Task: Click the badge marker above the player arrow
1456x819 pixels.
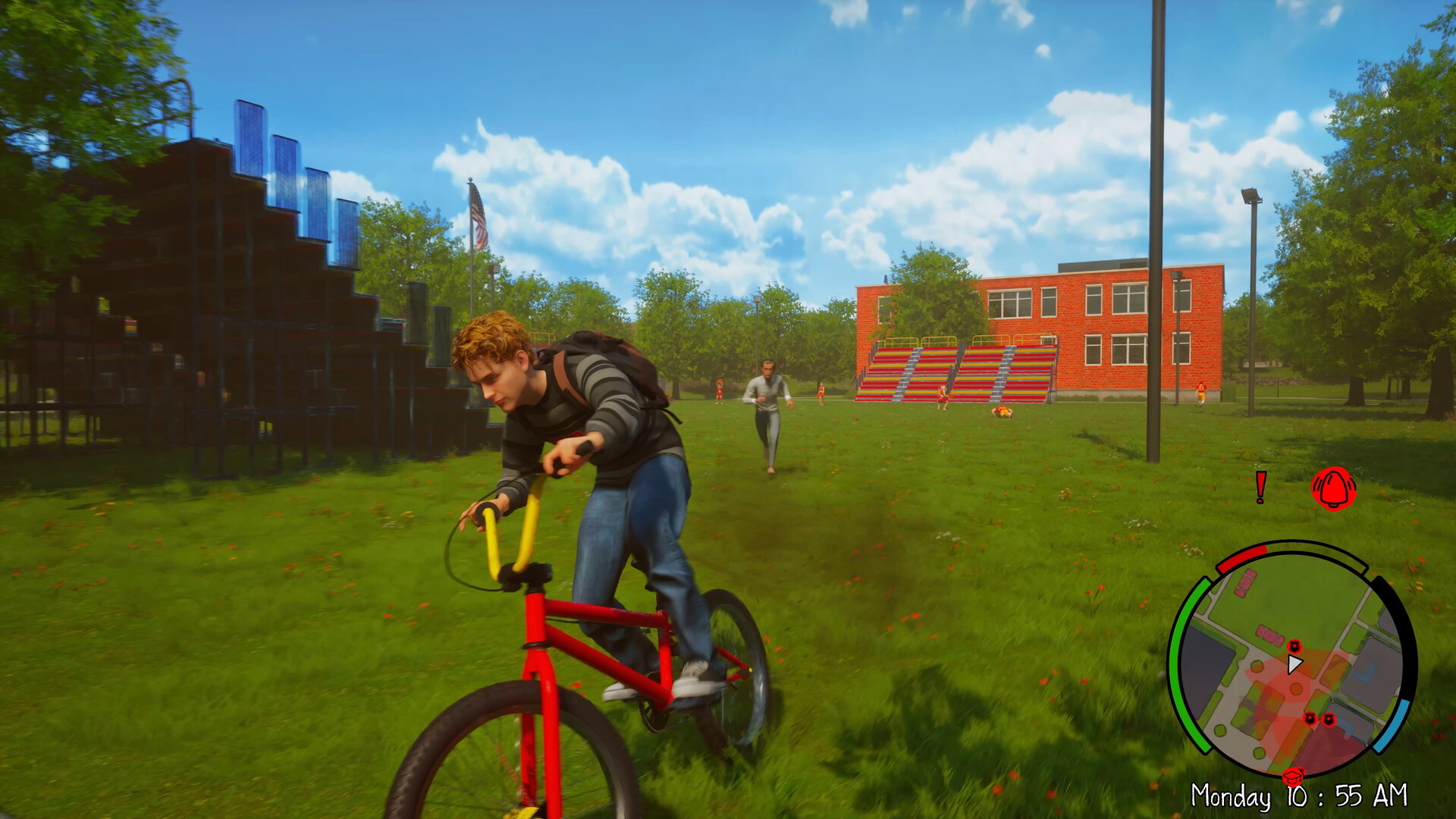Action: tap(1295, 646)
